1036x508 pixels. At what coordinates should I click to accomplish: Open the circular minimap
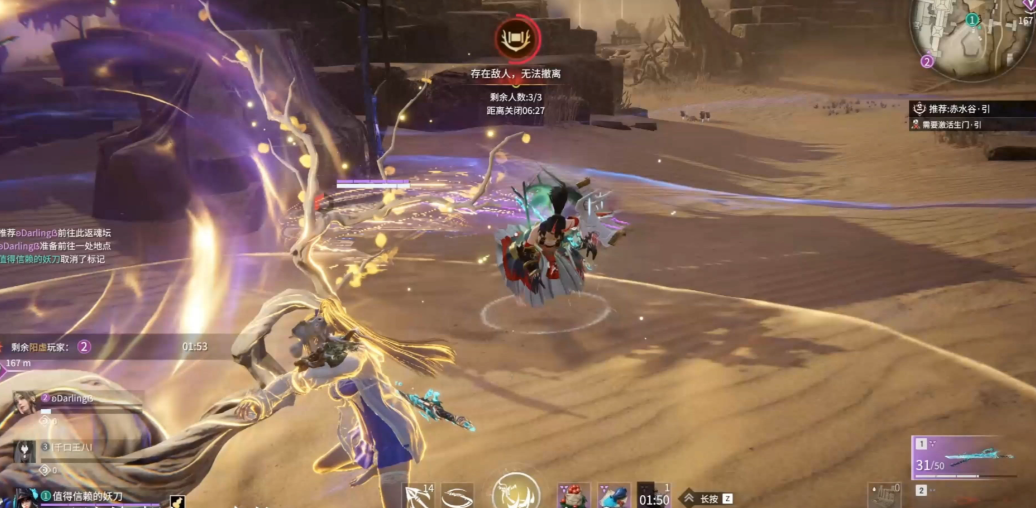click(x=972, y=36)
